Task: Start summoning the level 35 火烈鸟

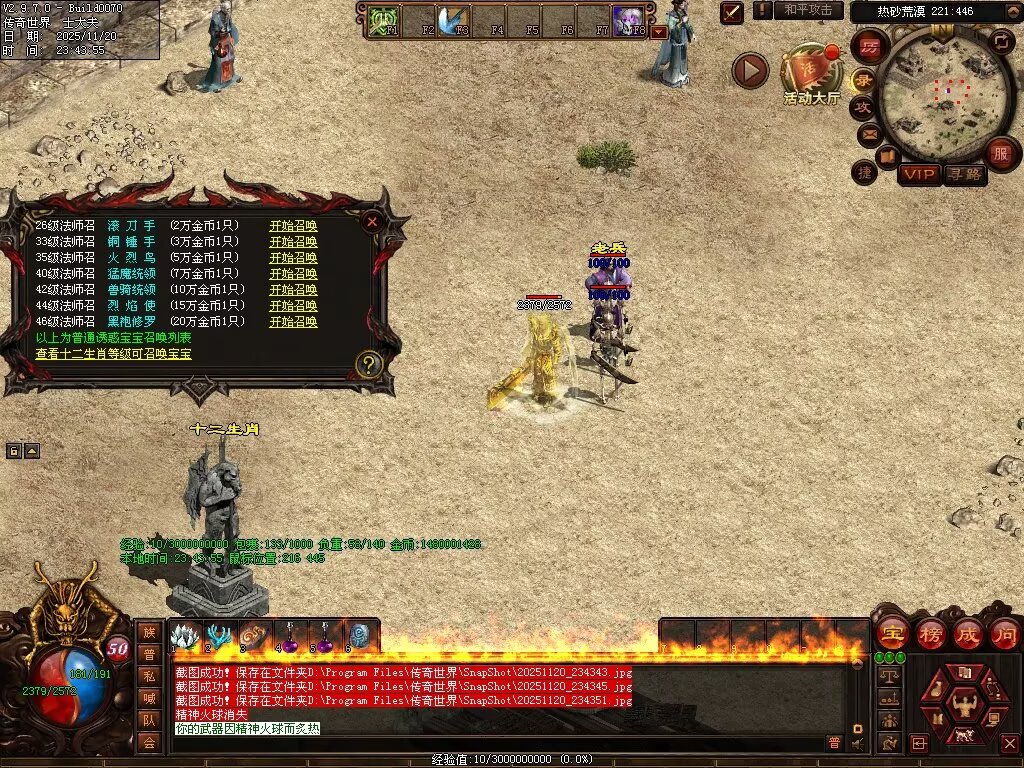Action: [x=293, y=258]
